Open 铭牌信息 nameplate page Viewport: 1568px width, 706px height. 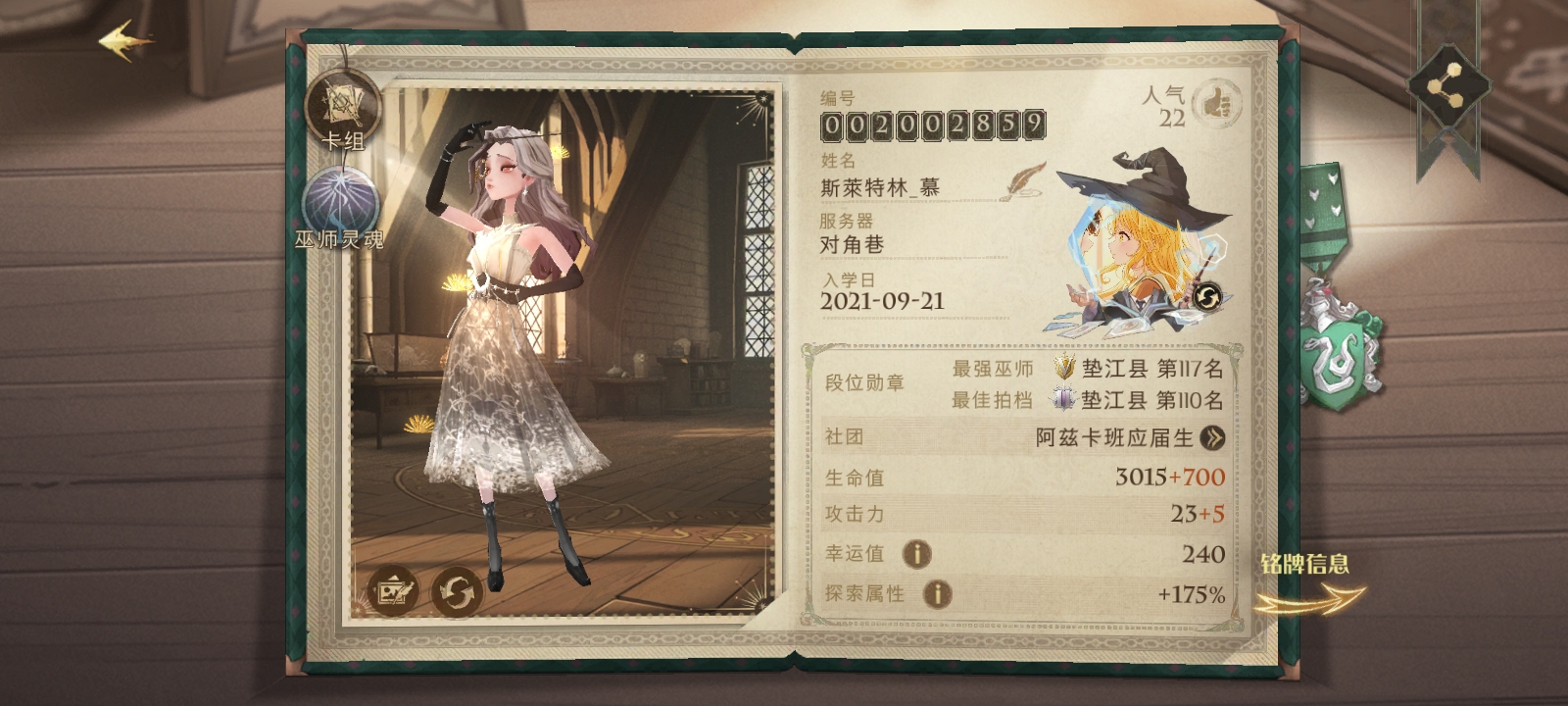click(1307, 584)
